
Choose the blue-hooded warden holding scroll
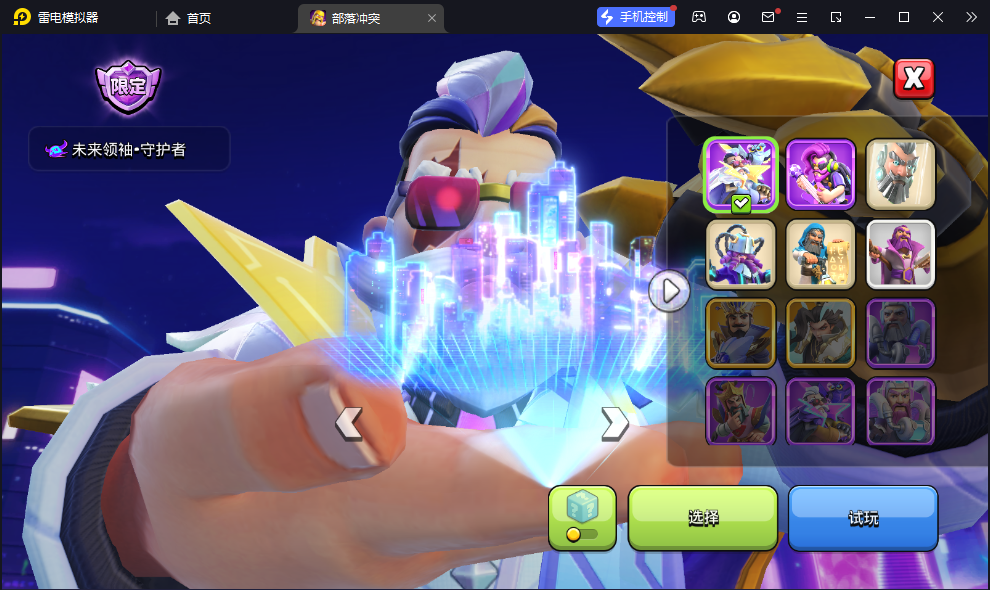tap(820, 254)
